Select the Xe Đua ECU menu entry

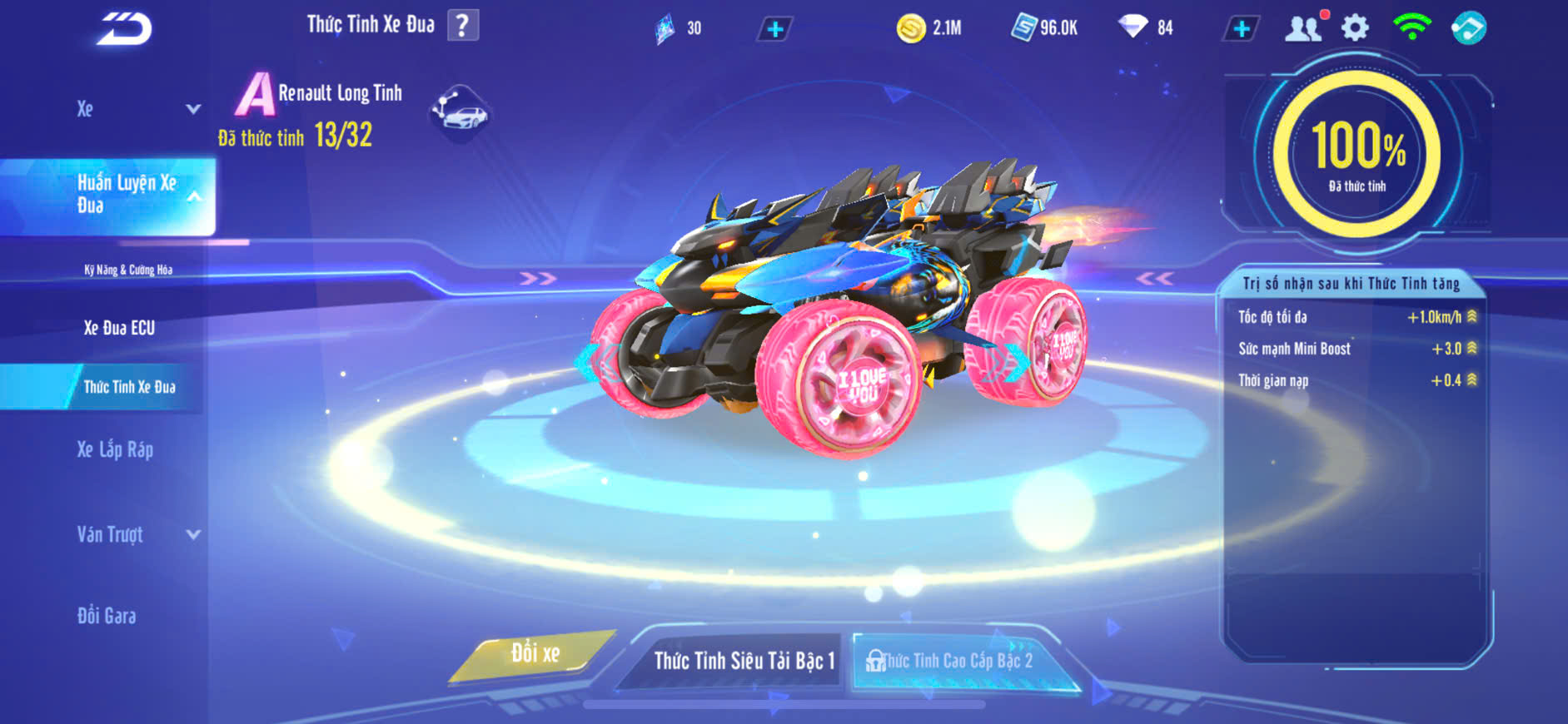[119, 328]
